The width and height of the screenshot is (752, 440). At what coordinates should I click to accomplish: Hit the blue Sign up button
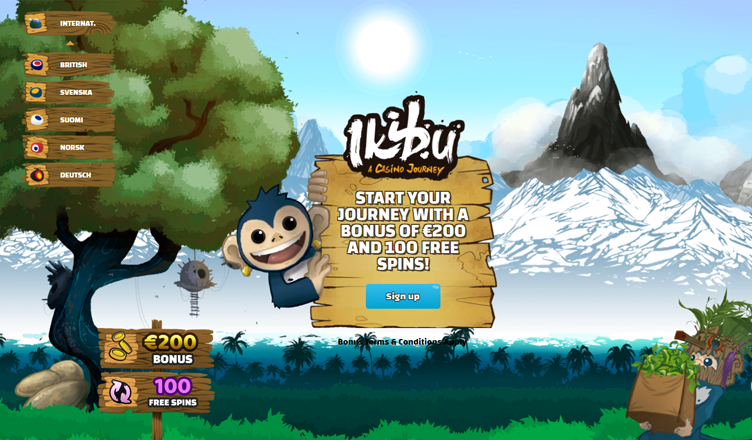(x=402, y=296)
